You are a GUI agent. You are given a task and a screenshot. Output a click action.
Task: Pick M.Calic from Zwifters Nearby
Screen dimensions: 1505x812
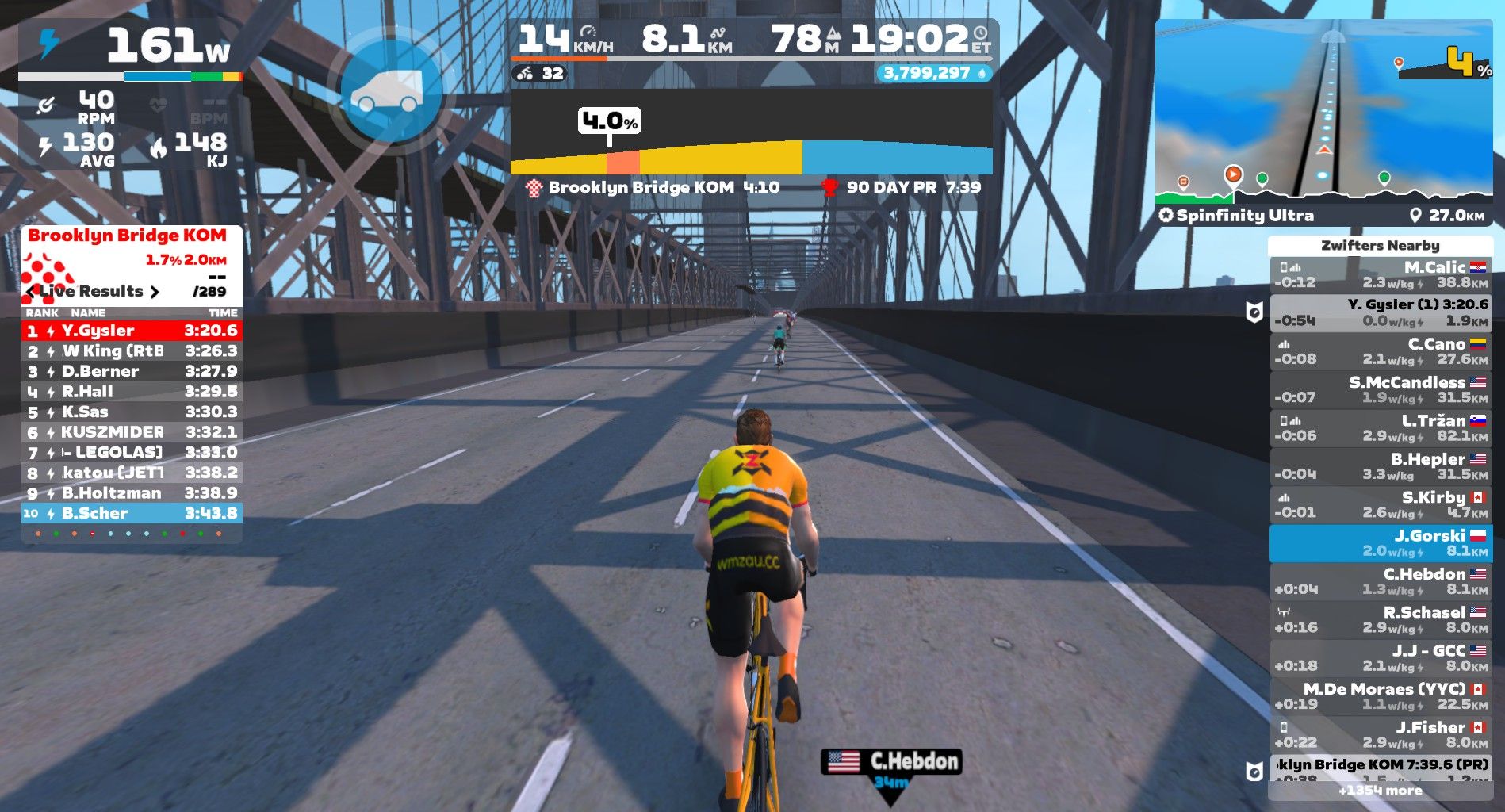[1380, 274]
